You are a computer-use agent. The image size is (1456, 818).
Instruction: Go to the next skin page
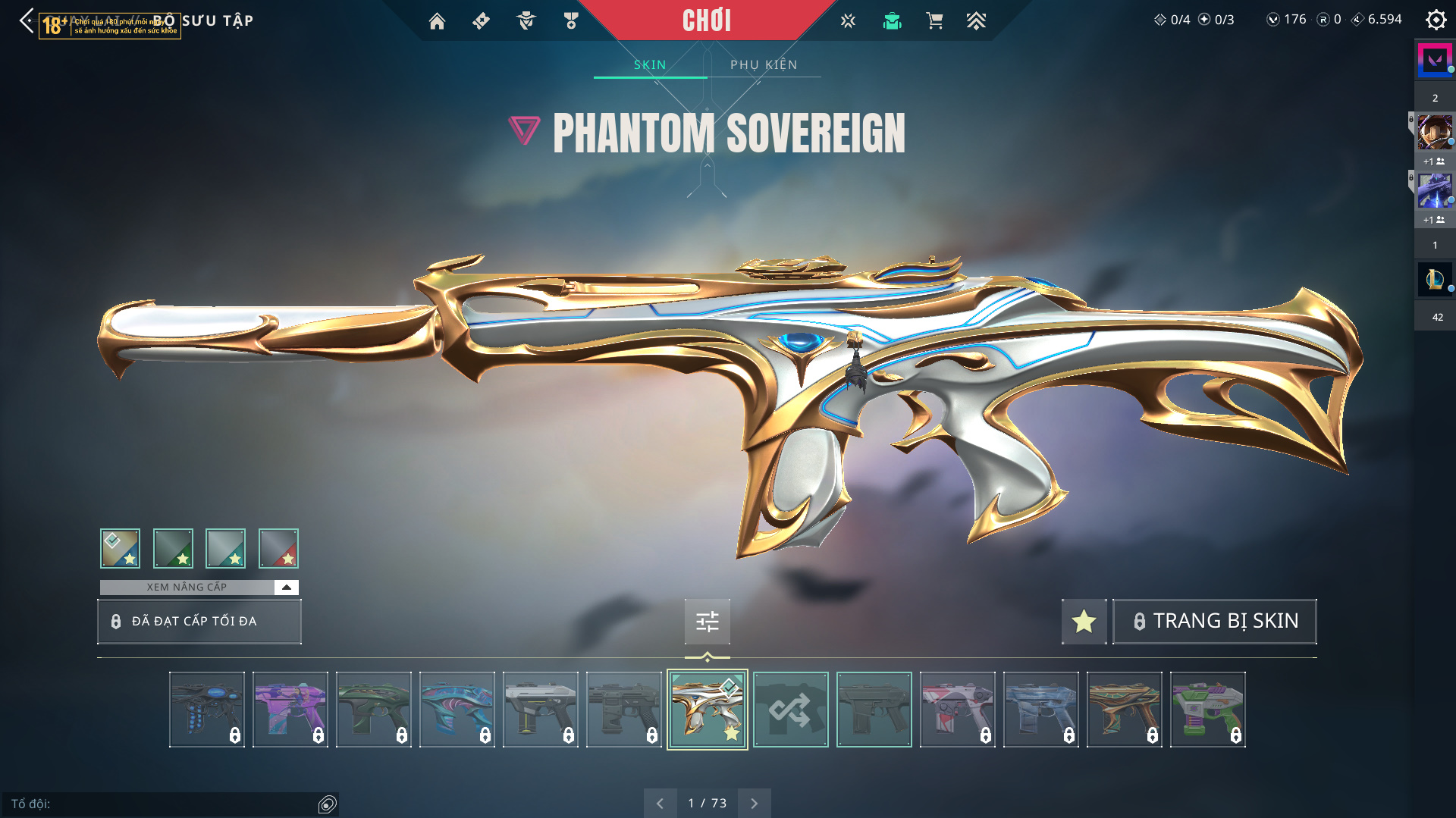pyautogui.click(x=754, y=804)
